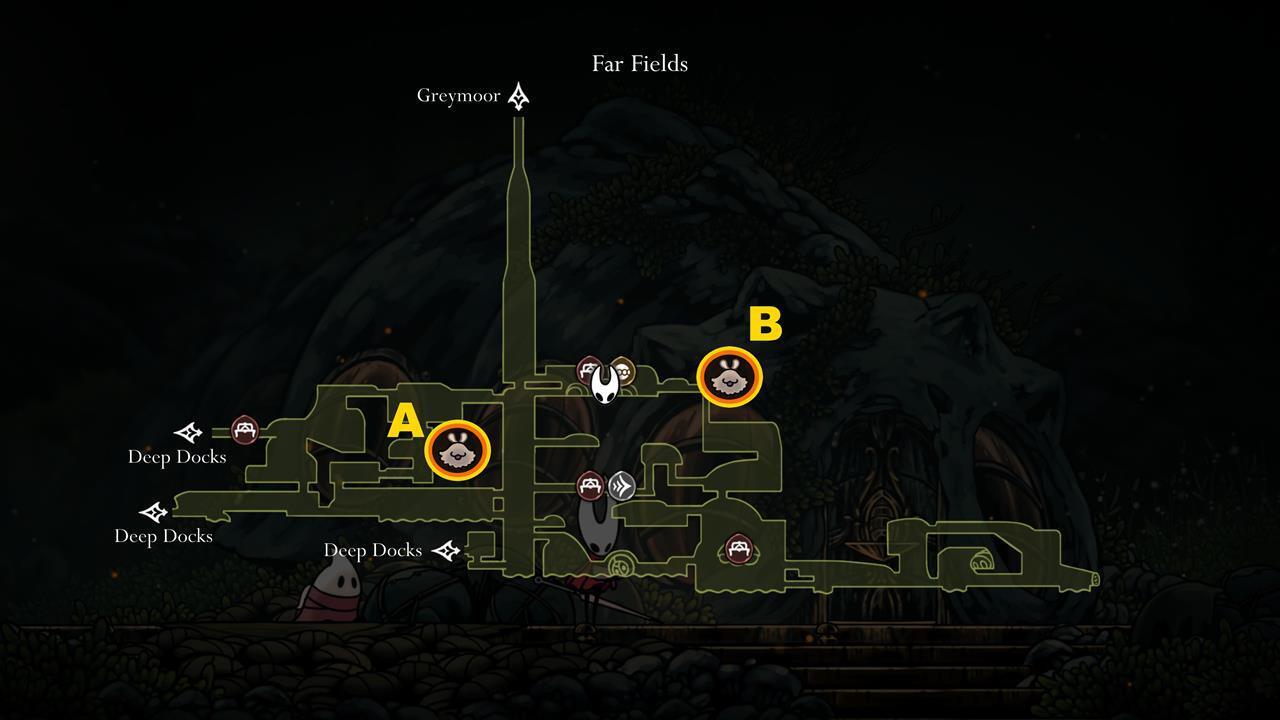
Task: Select the upper Deep Docks exit arrow
Action: click(186, 434)
